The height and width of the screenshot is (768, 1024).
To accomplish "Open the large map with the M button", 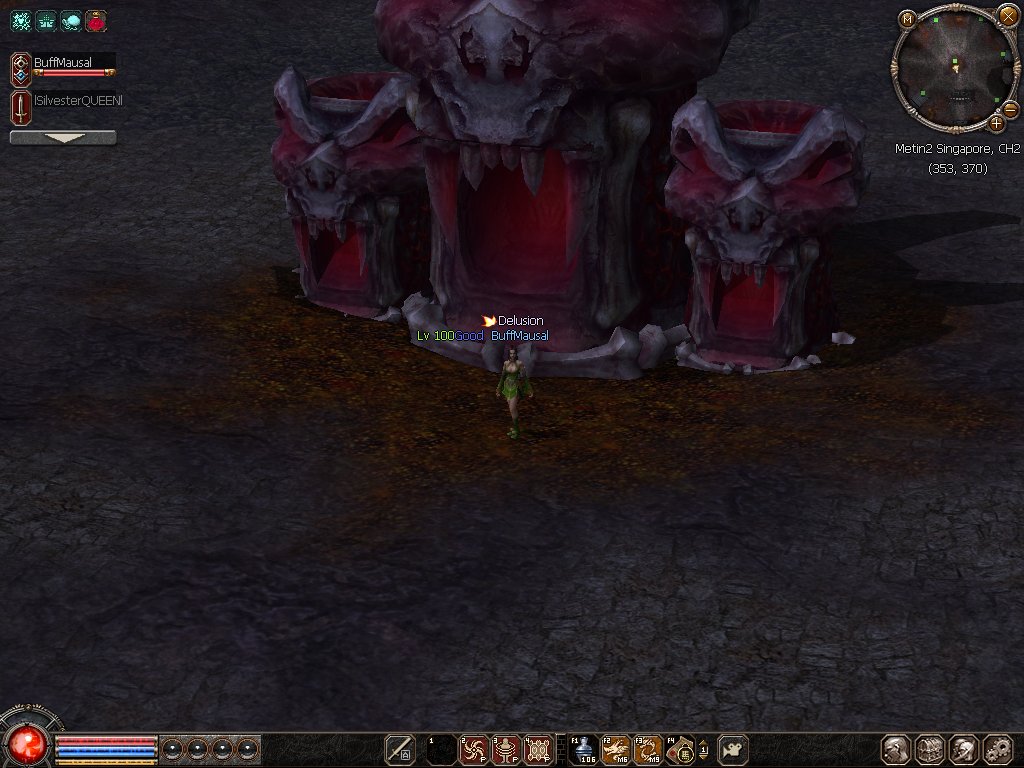I will click(907, 19).
